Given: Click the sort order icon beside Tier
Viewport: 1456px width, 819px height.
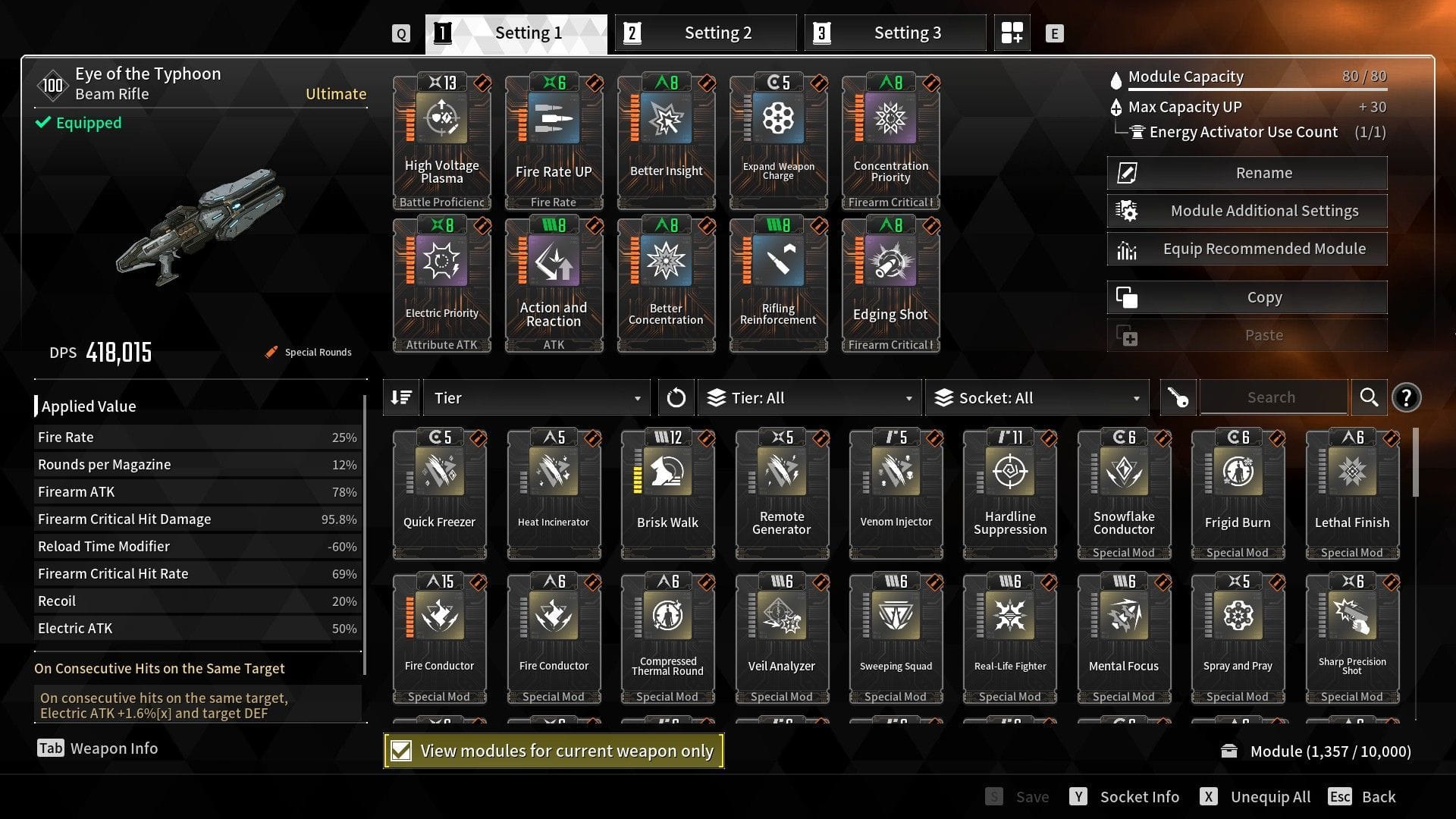Looking at the screenshot, I should 401,397.
